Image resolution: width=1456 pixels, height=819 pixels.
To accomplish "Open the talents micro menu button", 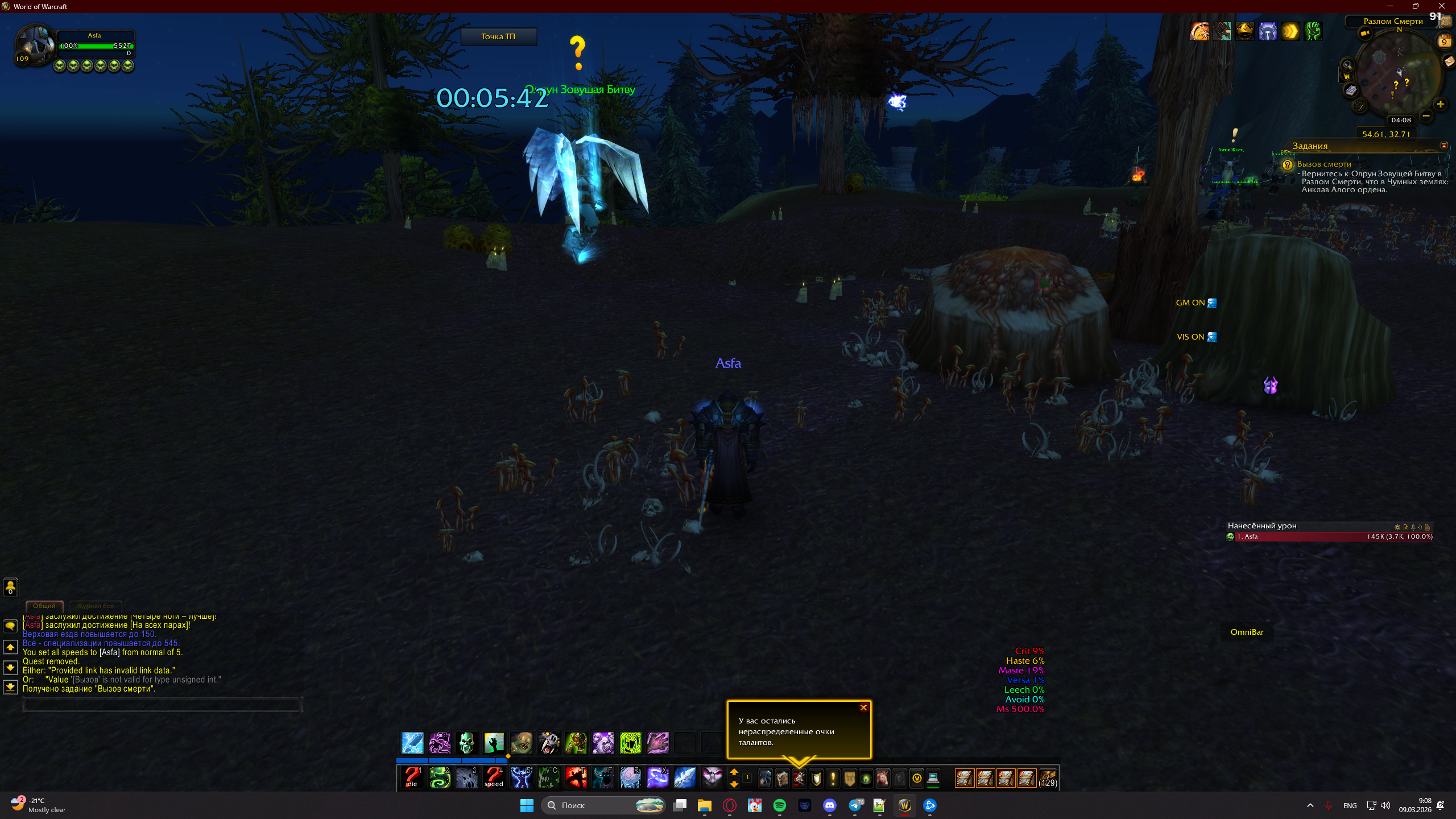I will [x=799, y=778].
